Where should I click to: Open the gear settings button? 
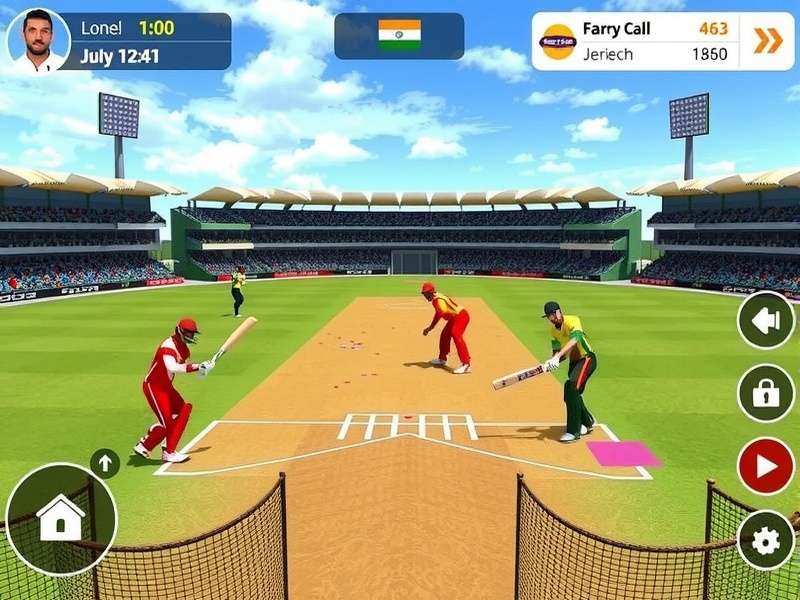[765, 541]
